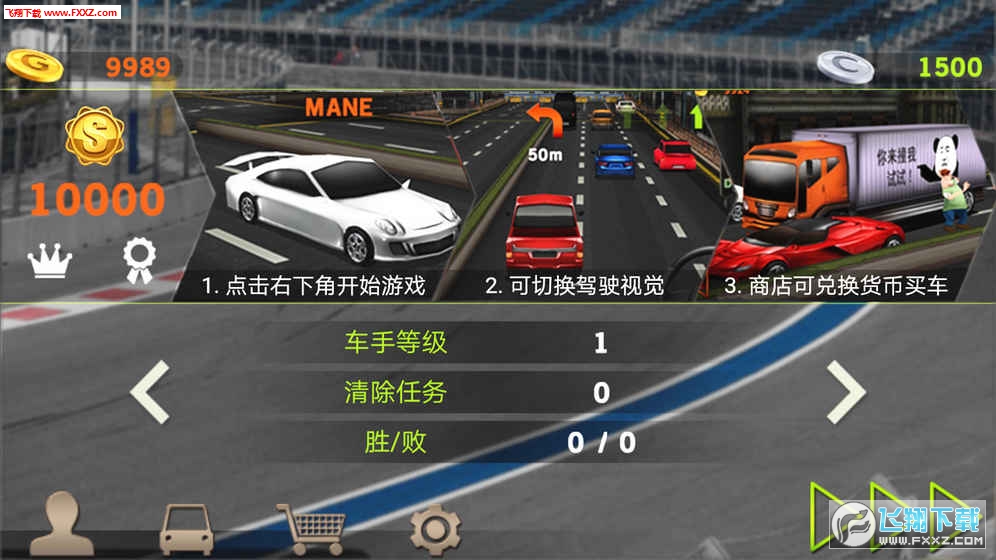Tap the silver C coin icon
Screen dimensions: 996x560
point(845,66)
